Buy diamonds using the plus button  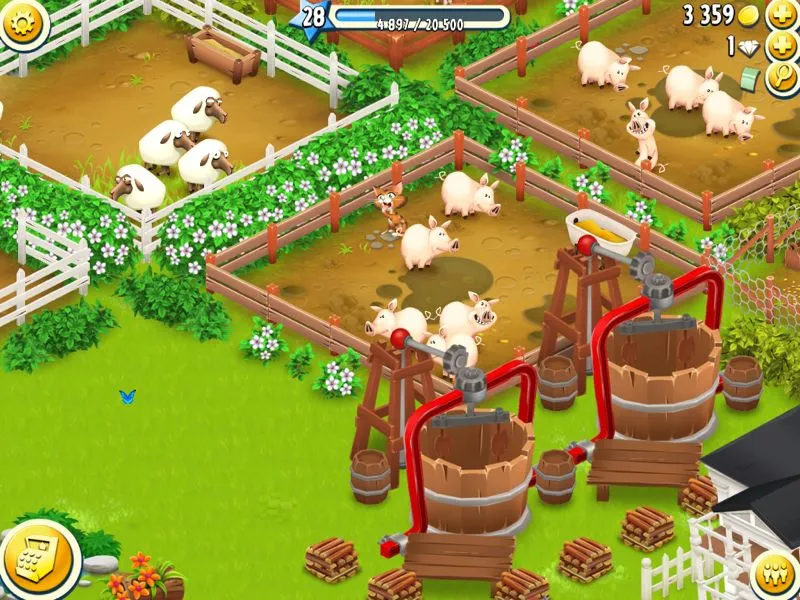tap(781, 47)
